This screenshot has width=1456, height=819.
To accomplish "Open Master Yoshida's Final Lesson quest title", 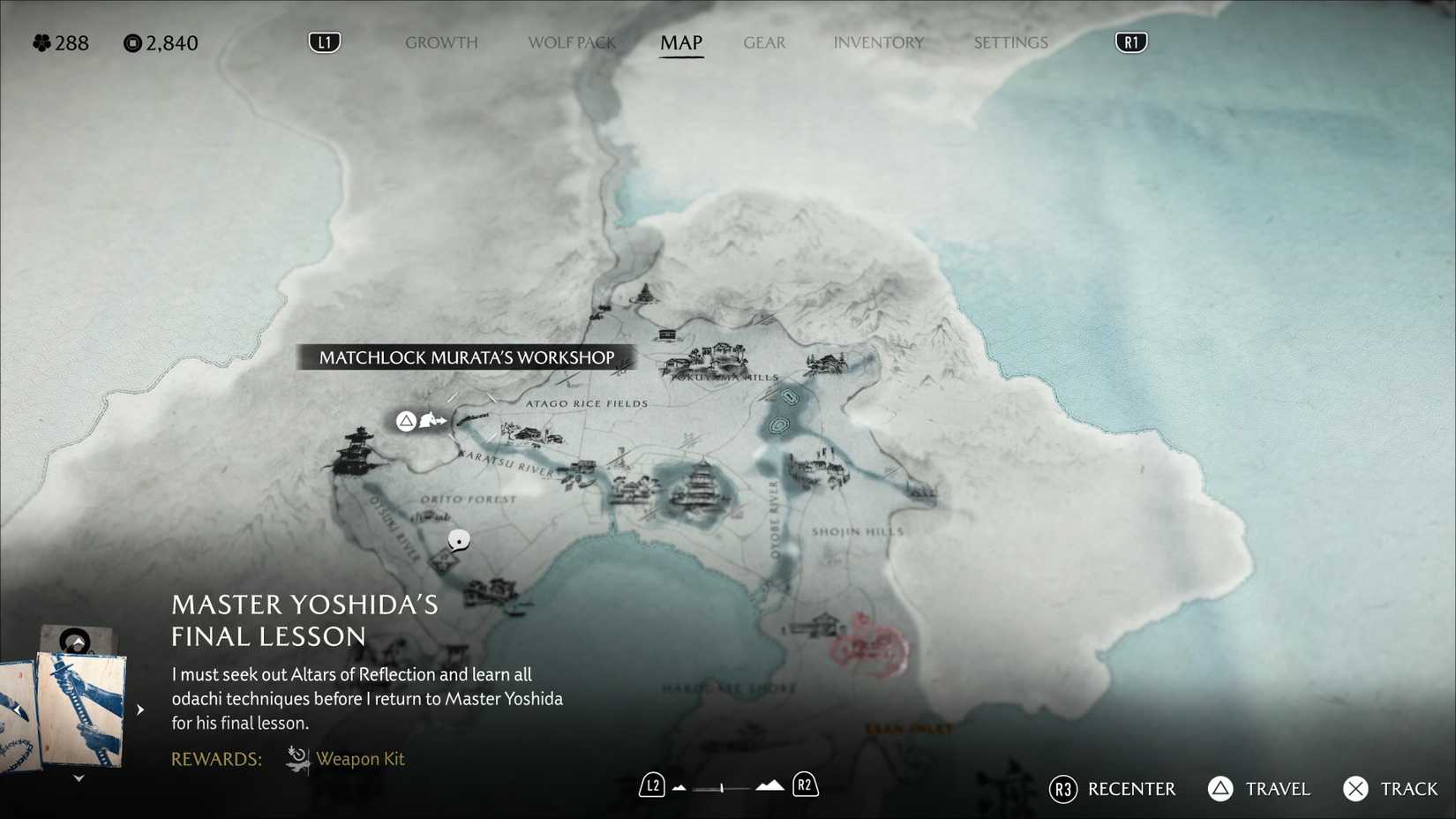I will [x=304, y=620].
